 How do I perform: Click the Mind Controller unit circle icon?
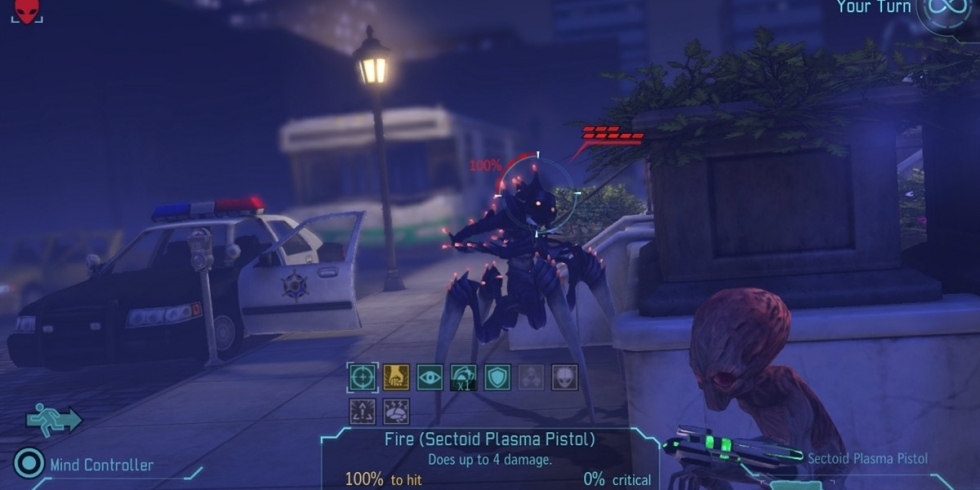[29, 464]
